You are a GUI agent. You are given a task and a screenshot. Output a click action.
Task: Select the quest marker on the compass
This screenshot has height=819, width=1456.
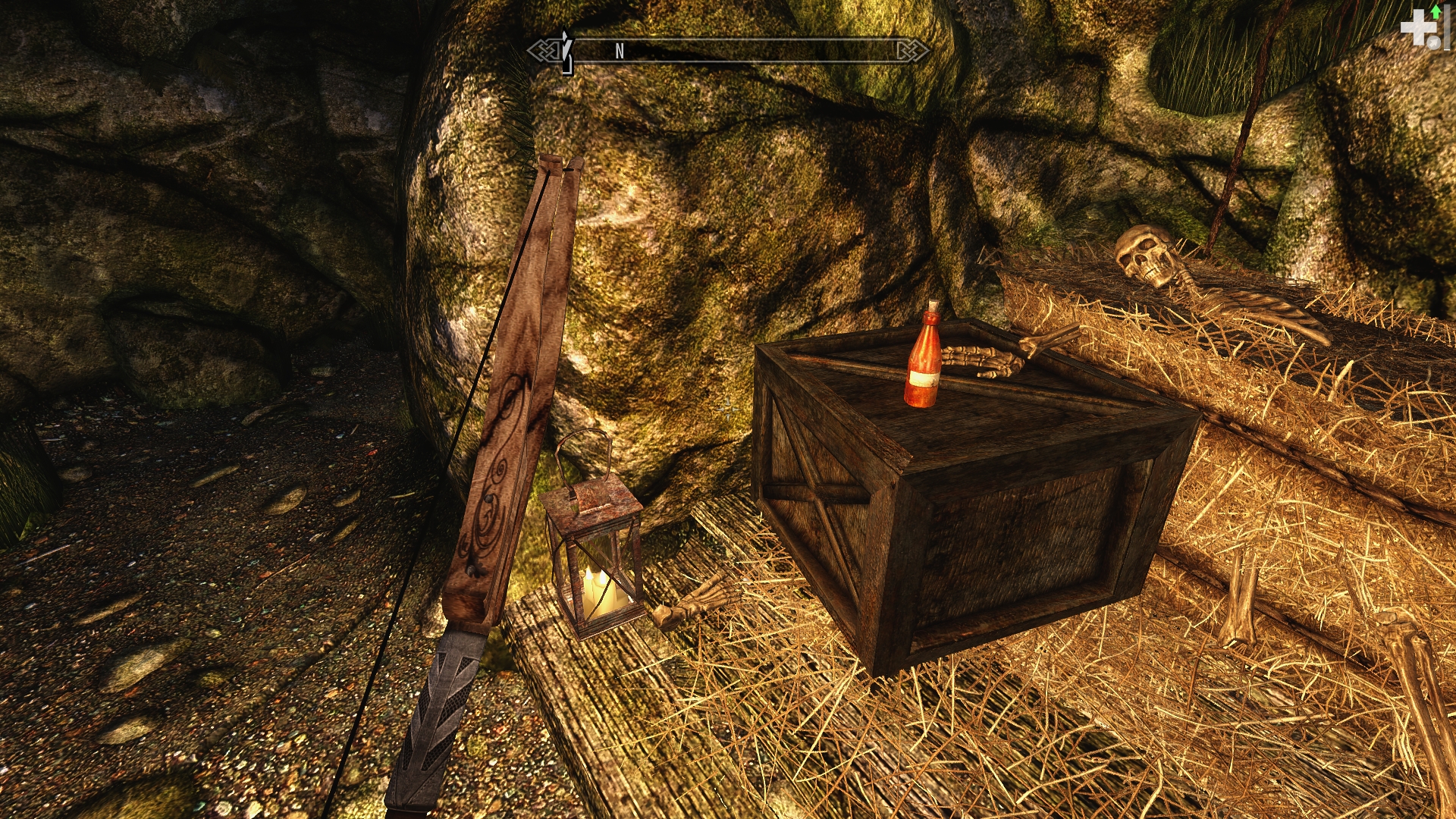coord(566,52)
